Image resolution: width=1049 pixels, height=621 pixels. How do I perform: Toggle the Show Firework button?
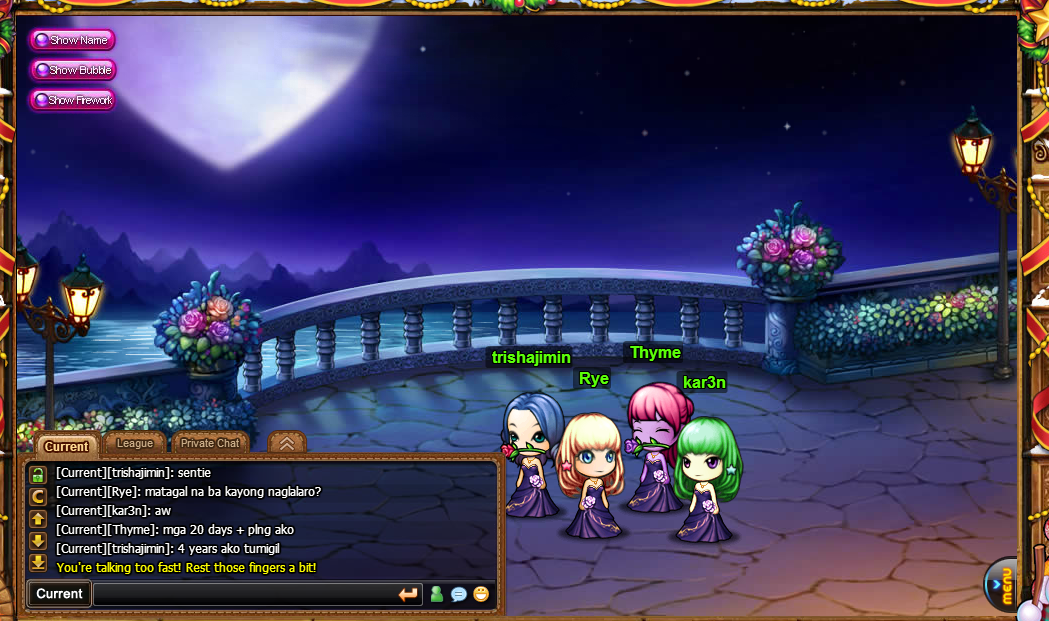pyautogui.click(x=72, y=100)
